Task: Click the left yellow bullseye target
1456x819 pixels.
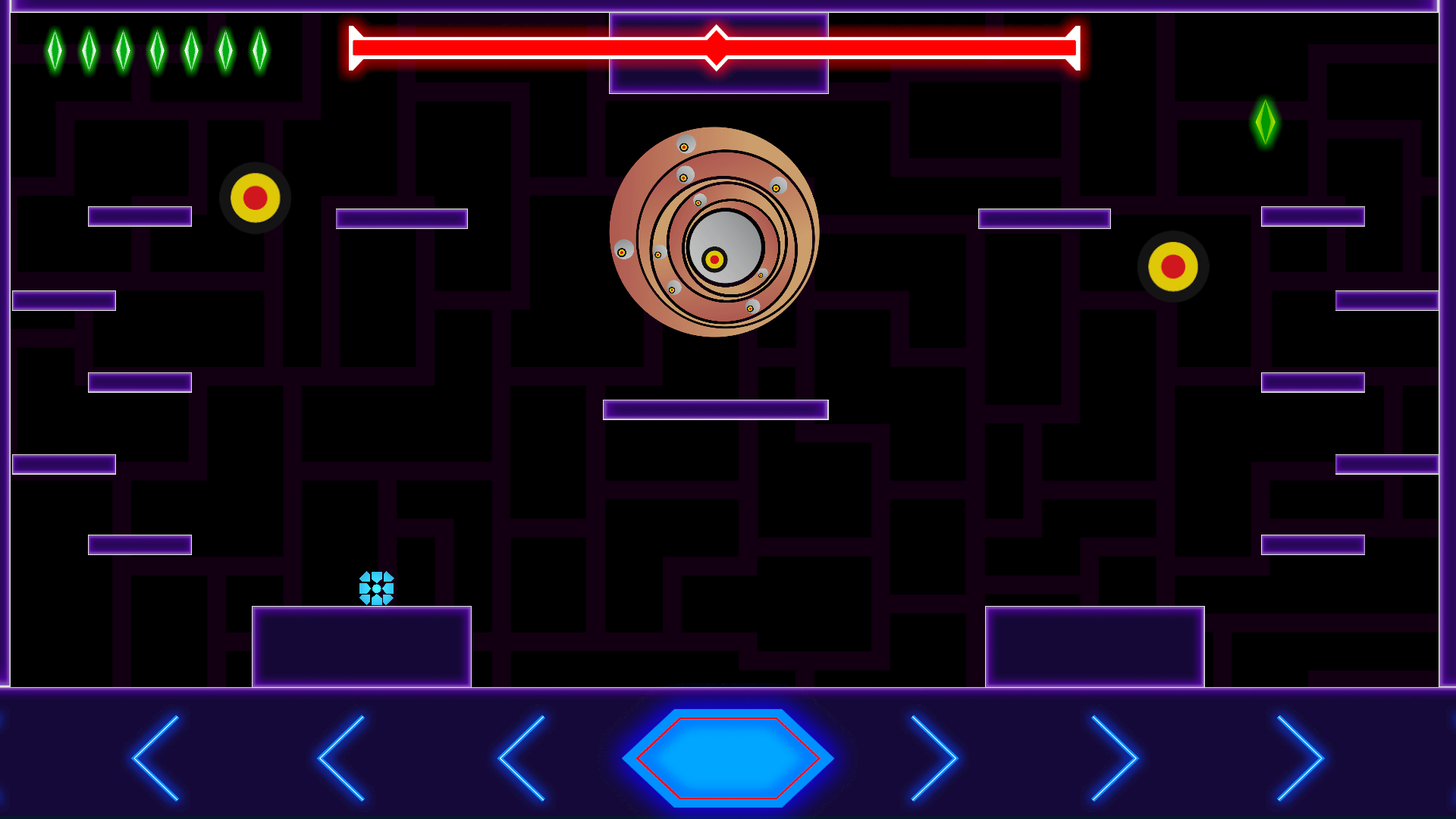Action: pyautogui.click(x=256, y=198)
